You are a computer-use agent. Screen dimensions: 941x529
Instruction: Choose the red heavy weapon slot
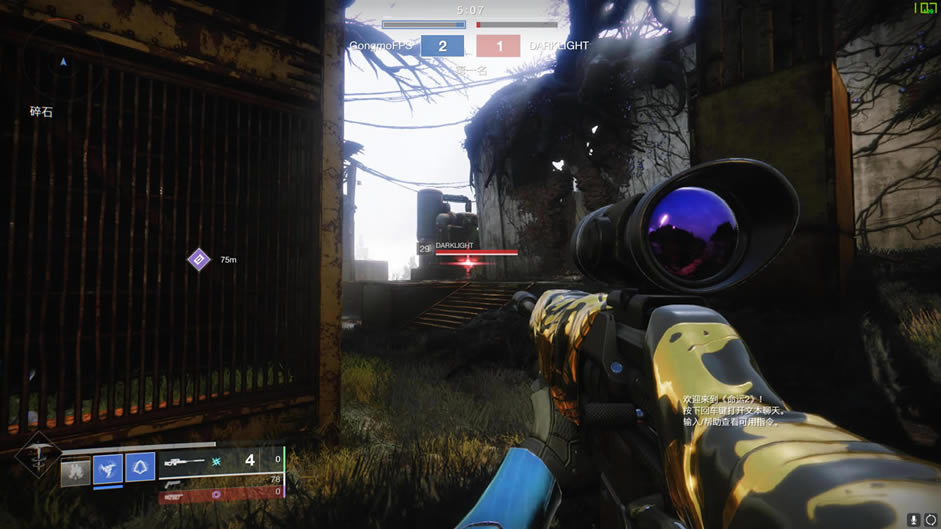(x=220, y=492)
